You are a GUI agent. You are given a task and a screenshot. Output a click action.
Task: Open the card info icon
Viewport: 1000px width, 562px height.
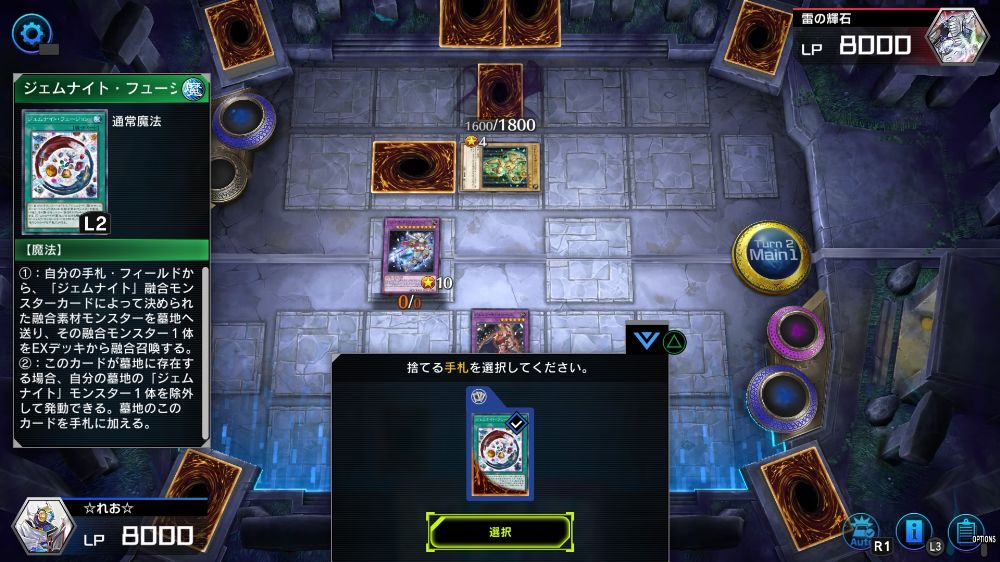(x=913, y=528)
